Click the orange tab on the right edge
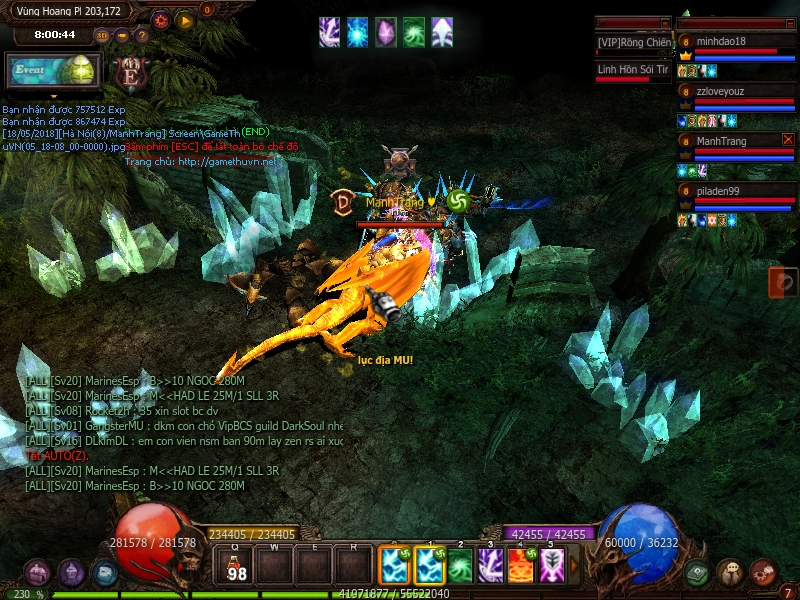The image size is (800, 600). pyautogui.click(x=783, y=283)
